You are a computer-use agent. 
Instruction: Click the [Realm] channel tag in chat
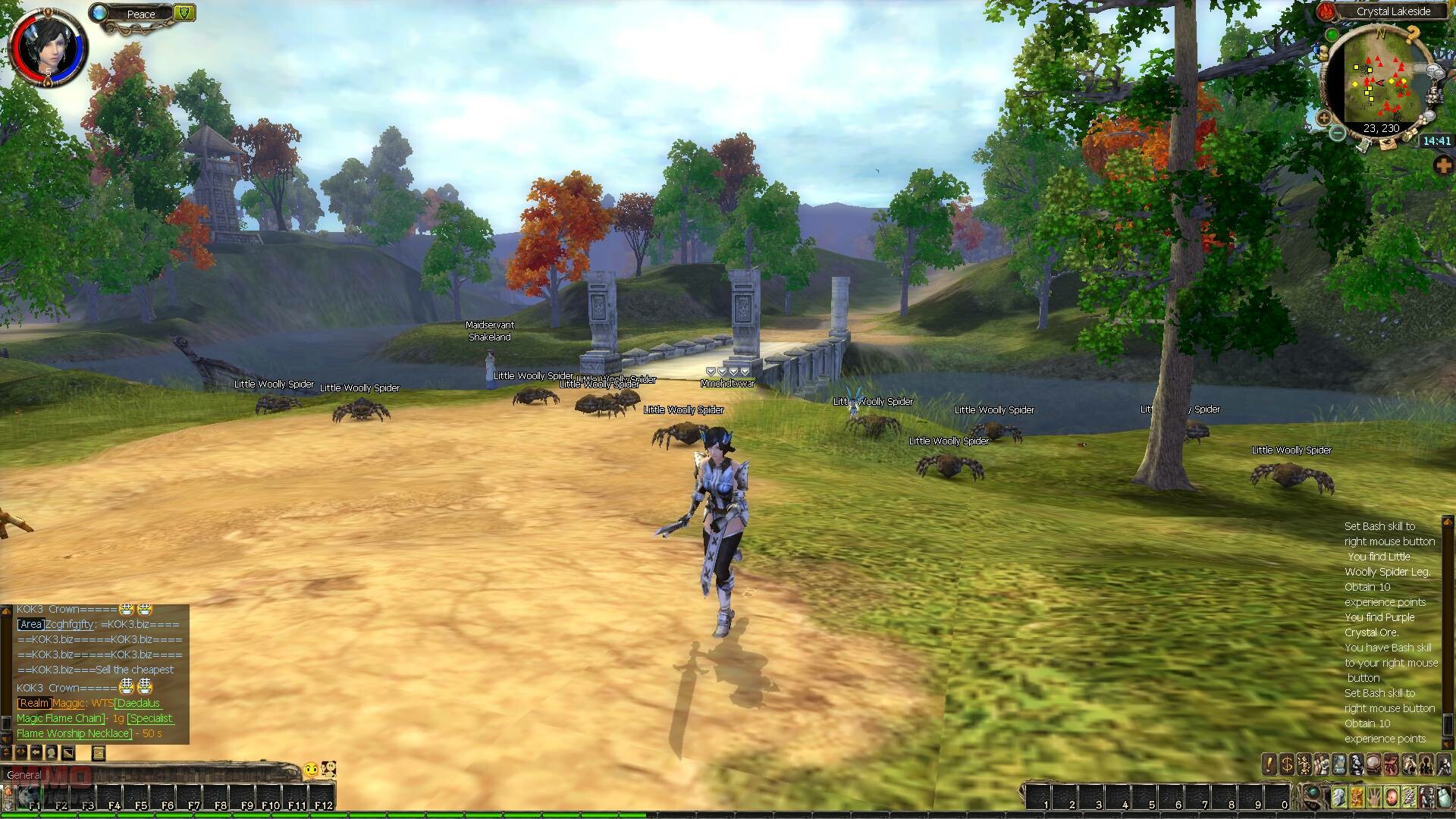click(x=34, y=703)
